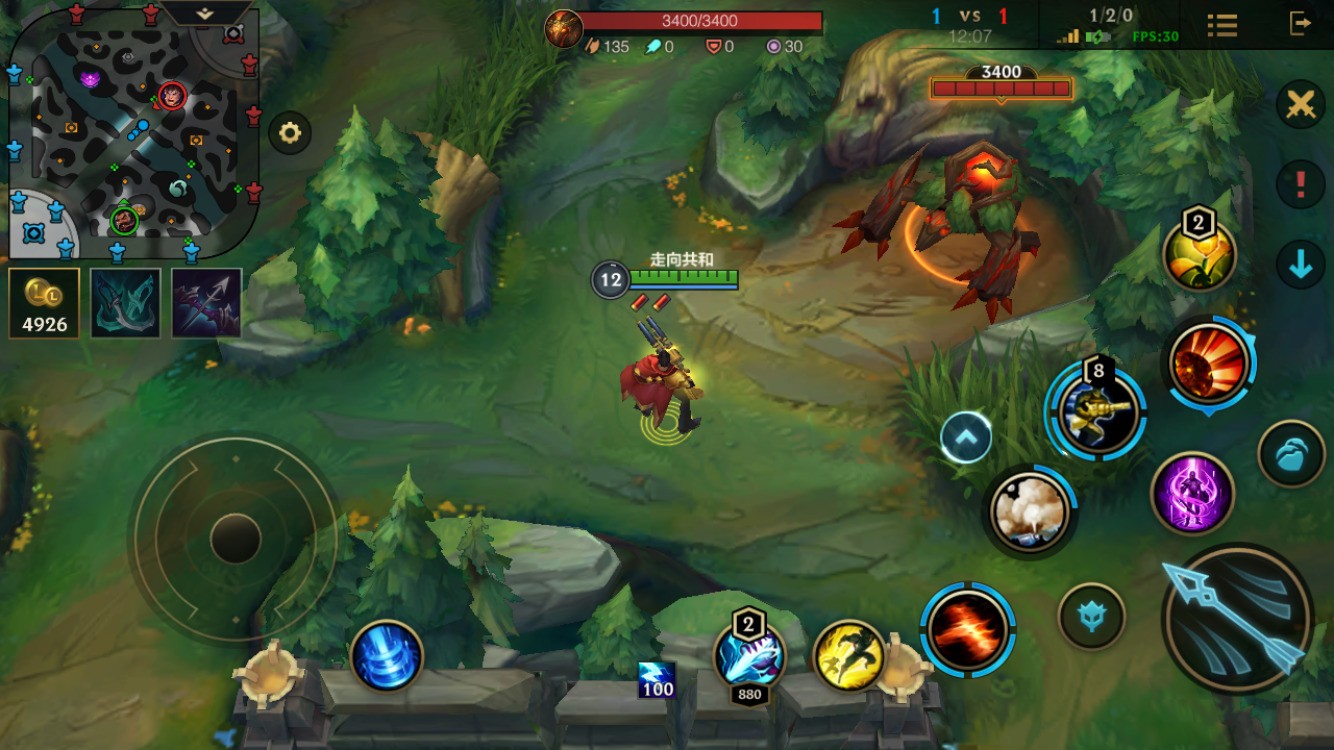Tap the monster's 3400 health bar
1334x750 pixels.
(x=1000, y=88)
